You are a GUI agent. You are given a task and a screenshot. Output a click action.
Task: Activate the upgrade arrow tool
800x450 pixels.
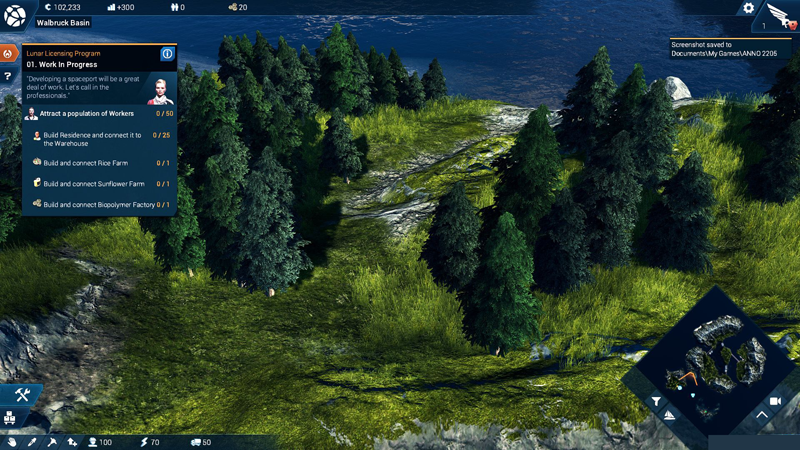(x=72, y=442)
